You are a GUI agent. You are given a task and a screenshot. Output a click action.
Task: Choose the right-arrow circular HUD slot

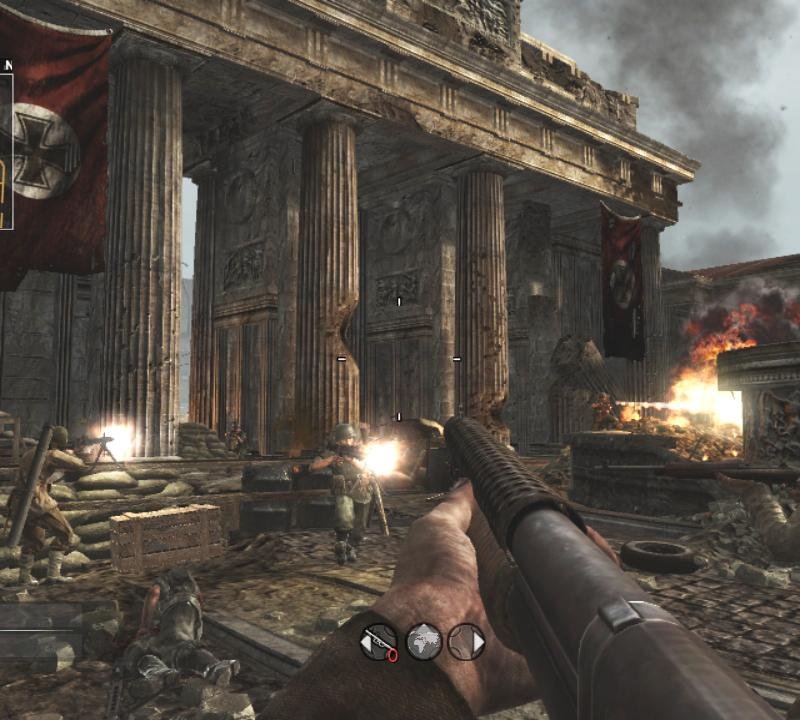pos(467,642)
